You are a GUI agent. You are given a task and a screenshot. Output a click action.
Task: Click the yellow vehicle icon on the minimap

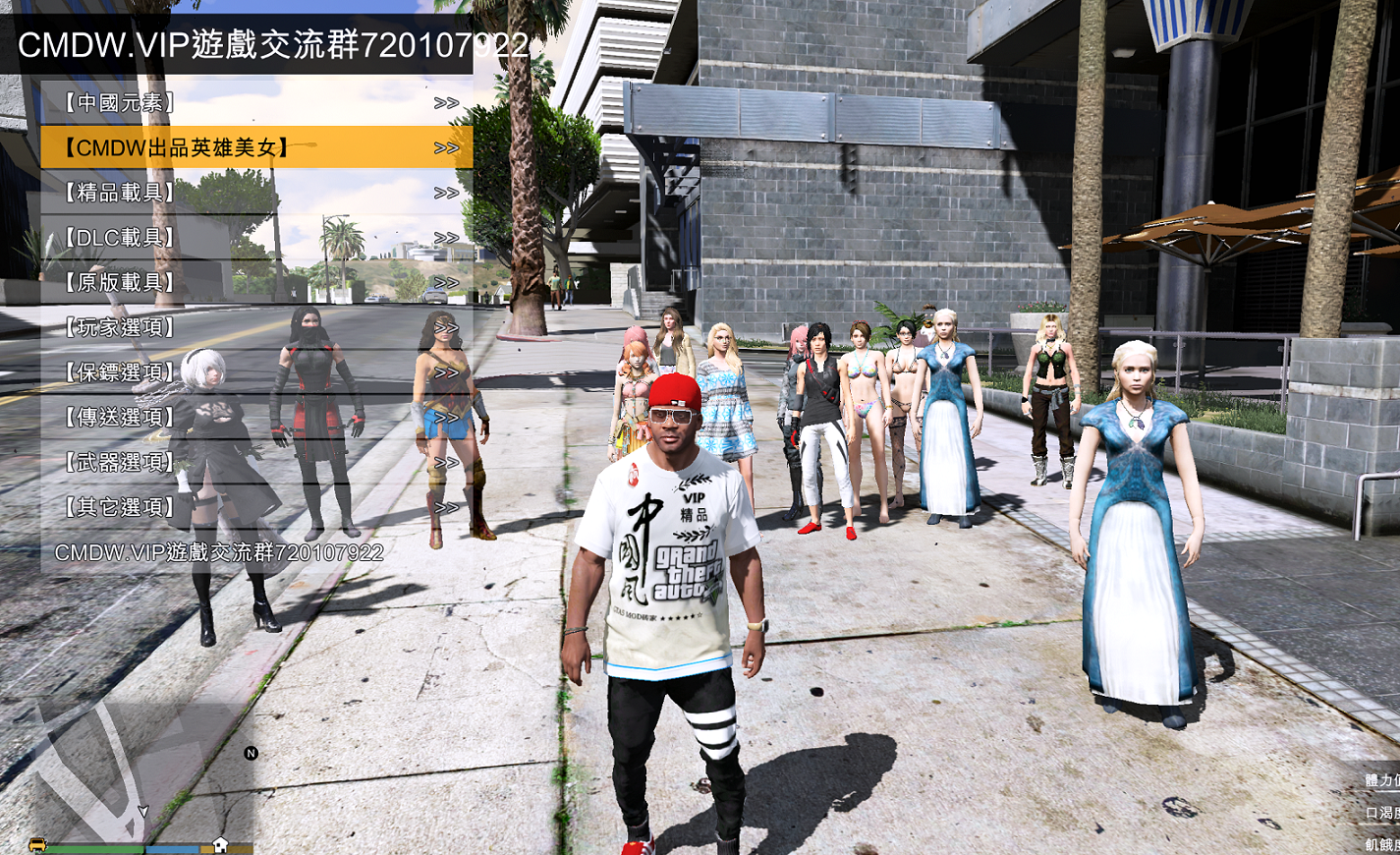pyautogui.click(x=37, y=845)
